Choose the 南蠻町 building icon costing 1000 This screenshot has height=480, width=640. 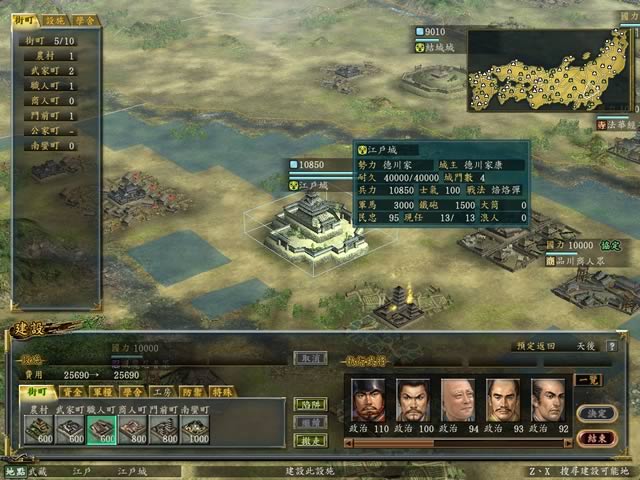pos(193,430)
